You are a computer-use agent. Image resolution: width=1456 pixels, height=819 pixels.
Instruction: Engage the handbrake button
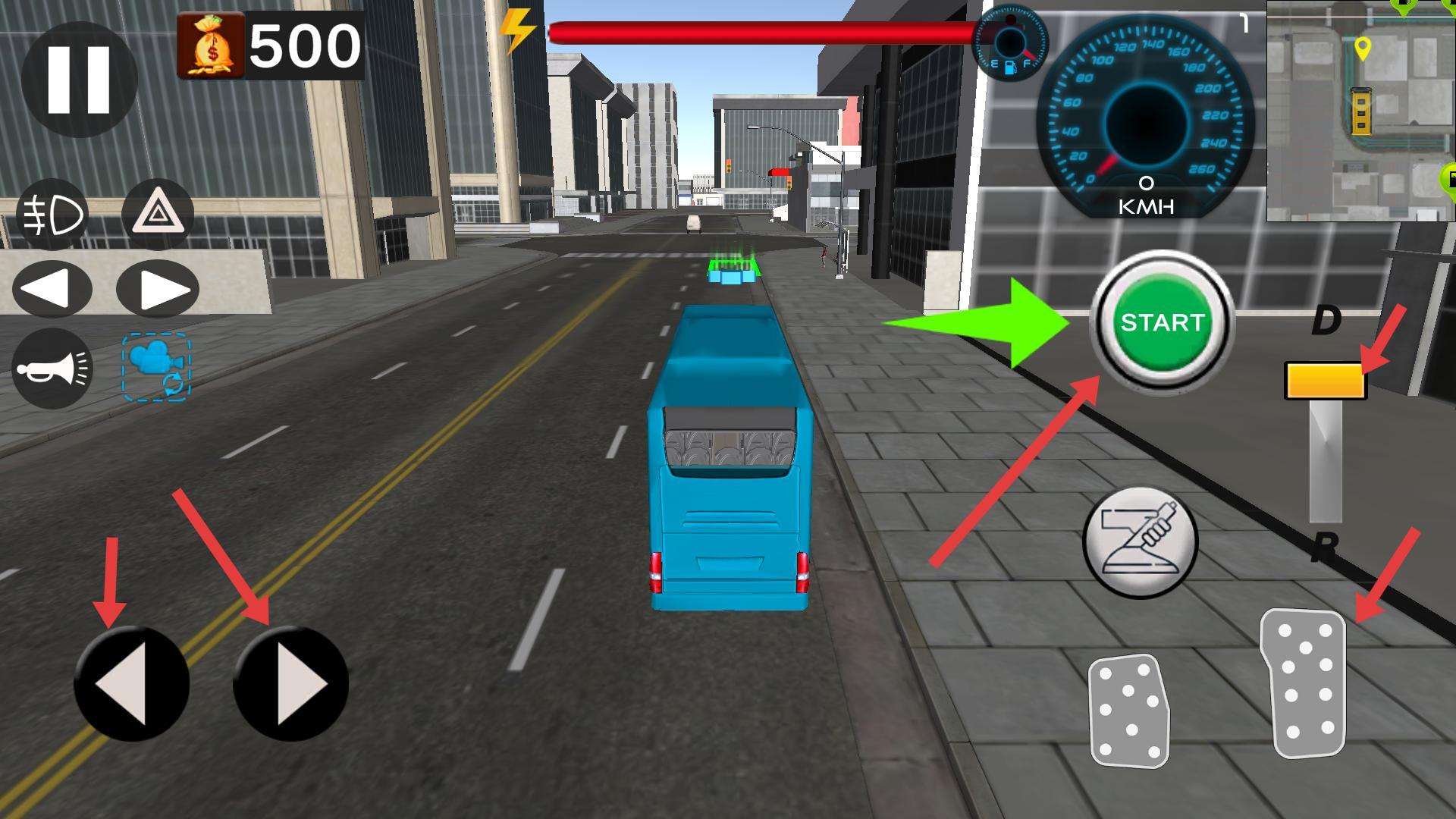point(1140,541)
